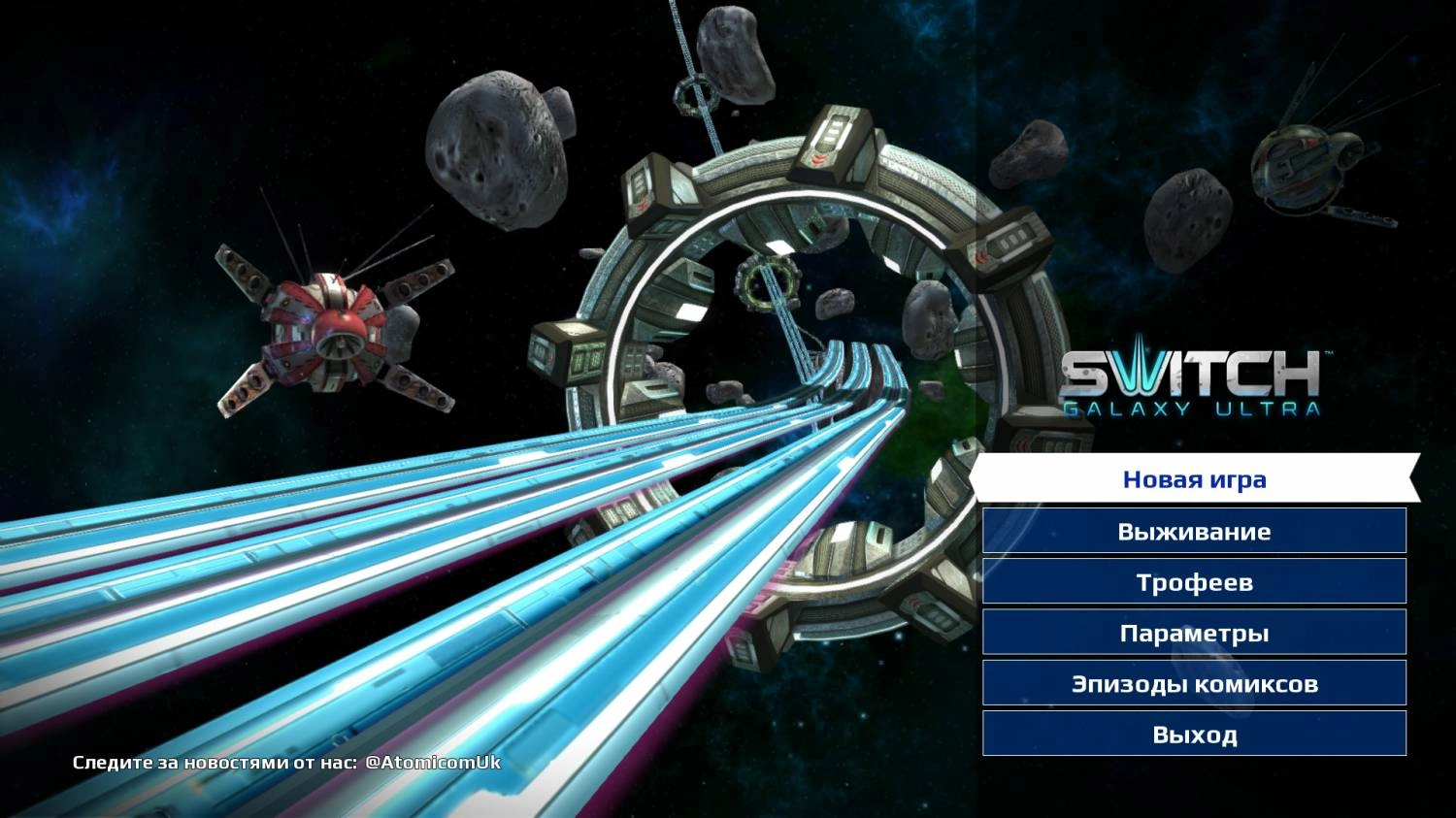Image resolution: width=1456 pixels, height=818 pixels.
Task: Start a new game with Новая игра
Action: 1194,479
